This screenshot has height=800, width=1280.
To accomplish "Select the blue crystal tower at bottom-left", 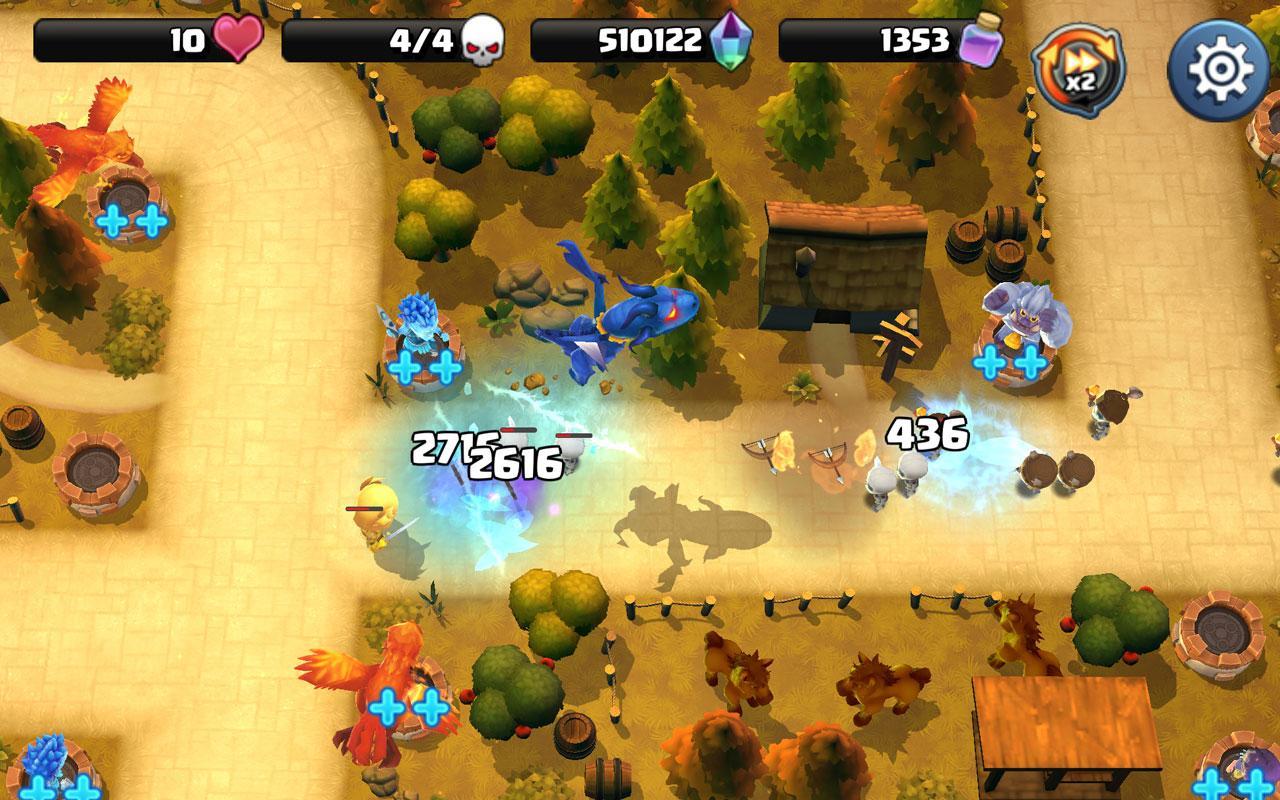I will tap(45, 755).
